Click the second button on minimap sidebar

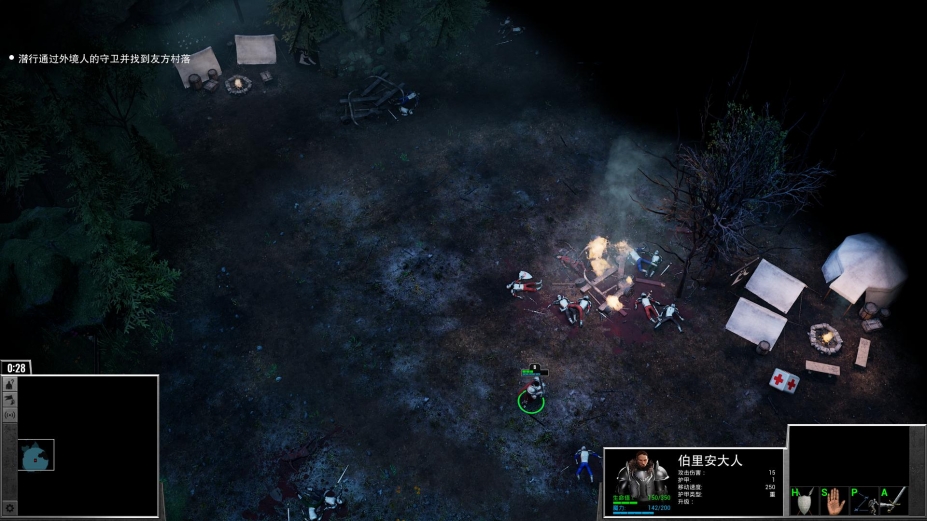[x=10, y=399]
